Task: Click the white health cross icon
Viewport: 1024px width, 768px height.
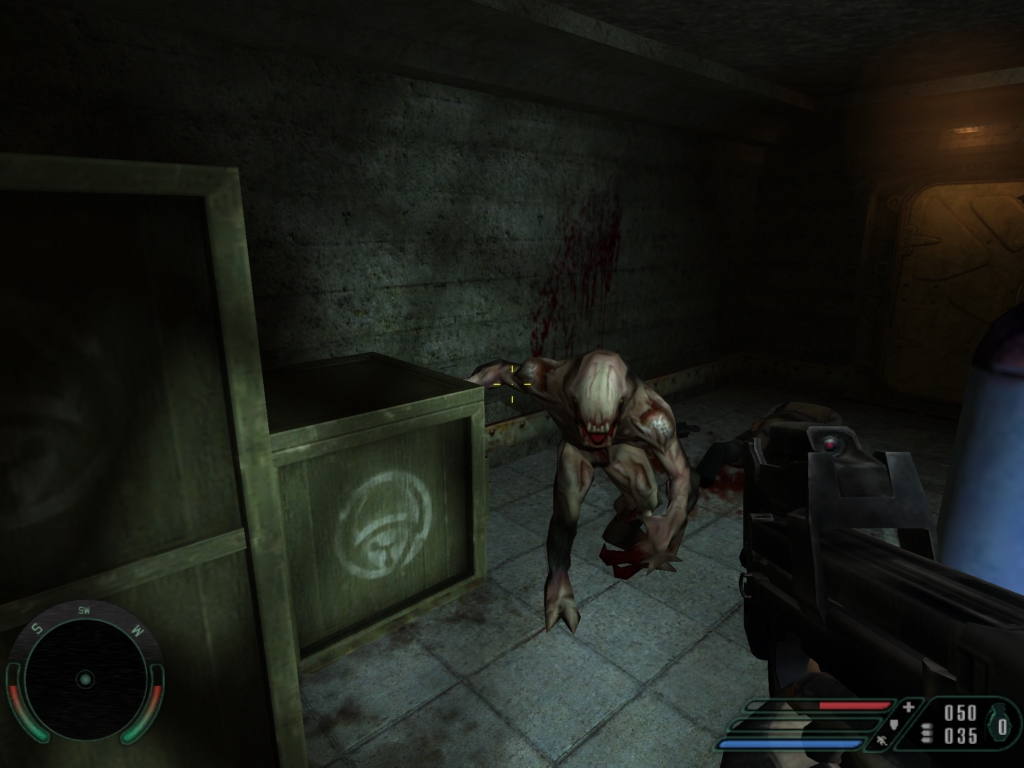Action: pos(908,707)
